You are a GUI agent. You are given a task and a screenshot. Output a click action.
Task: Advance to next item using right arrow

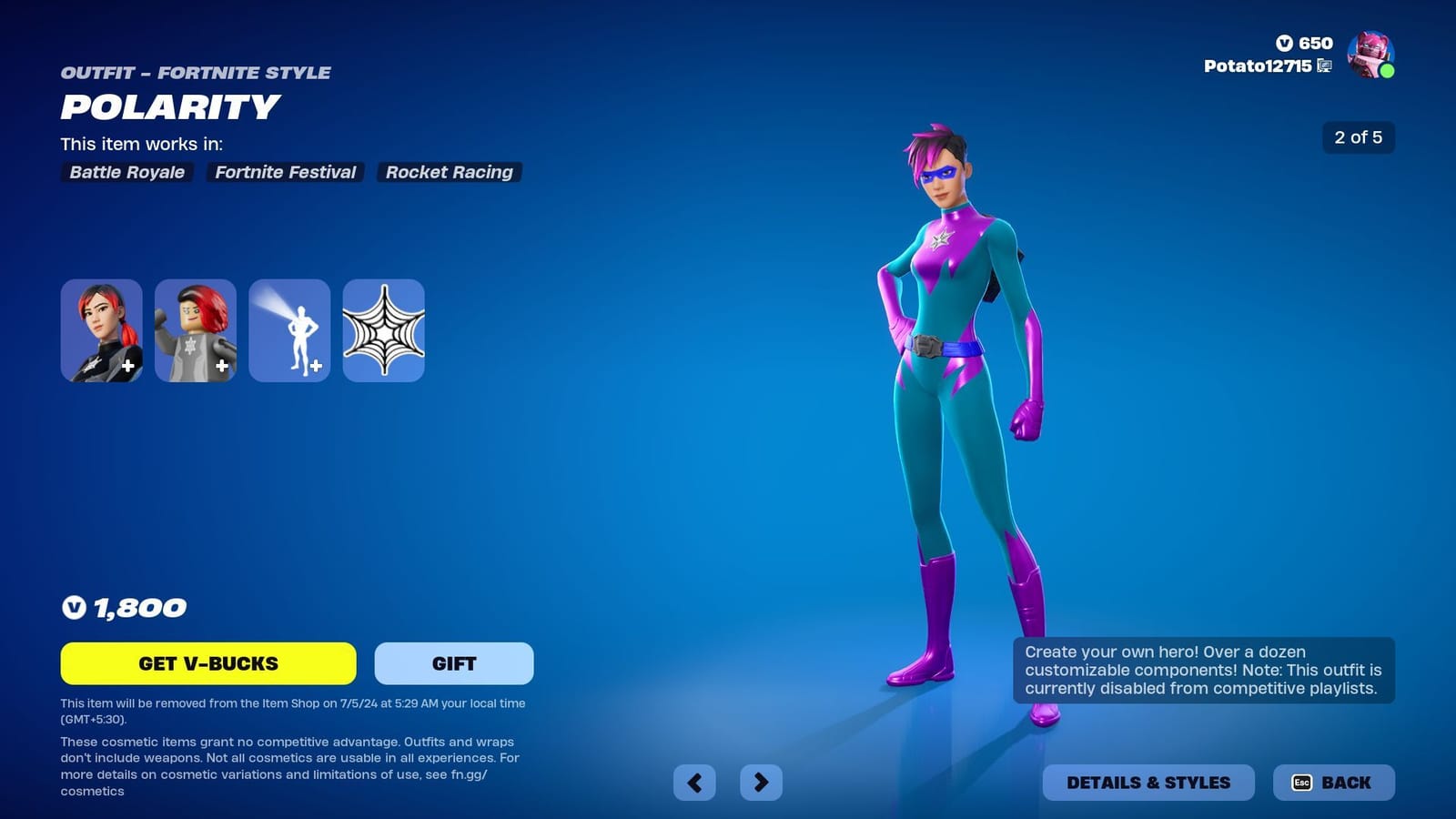pyautogui.click(x=762, y=782)
